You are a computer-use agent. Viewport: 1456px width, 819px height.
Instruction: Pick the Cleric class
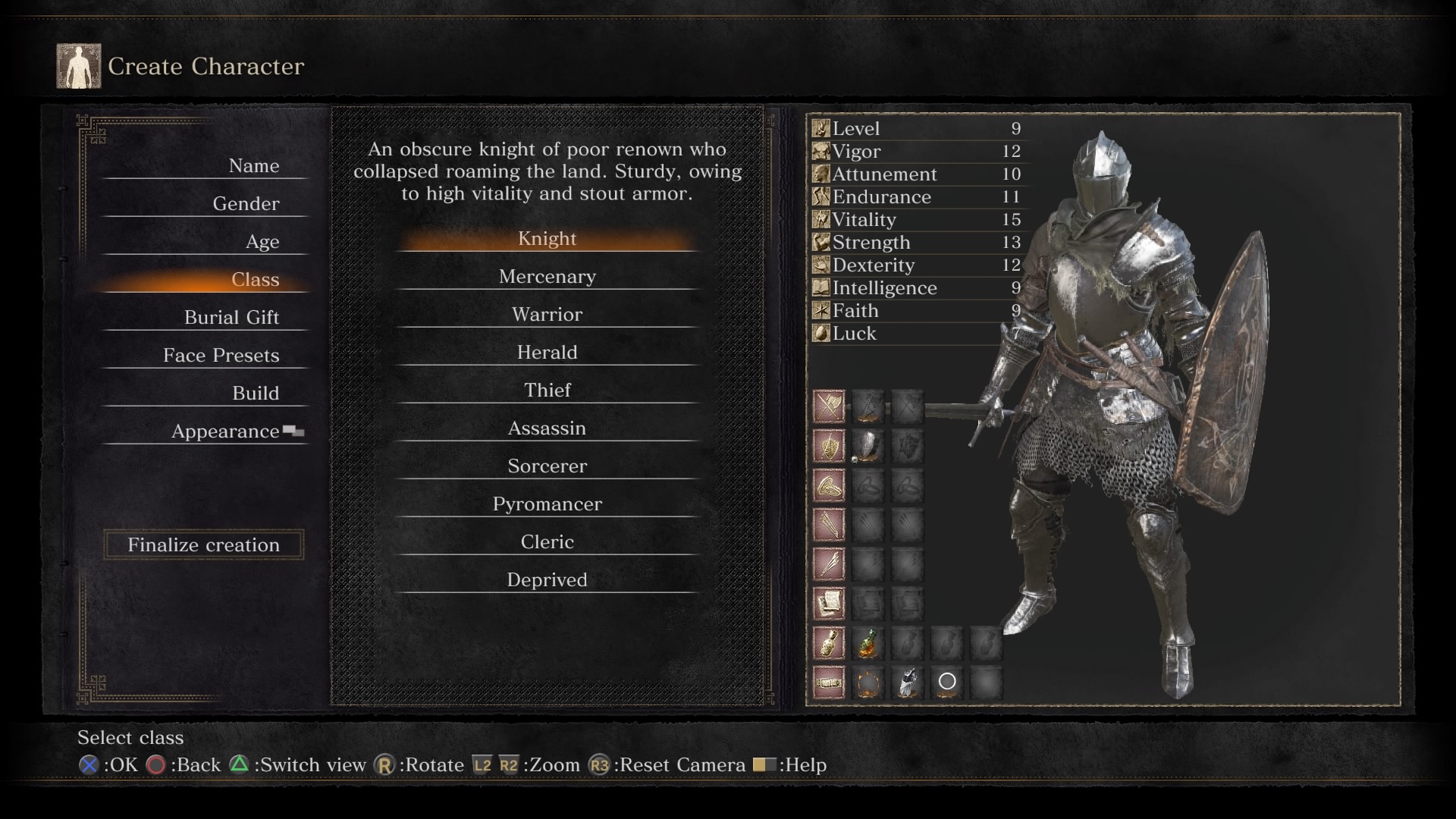547,542
